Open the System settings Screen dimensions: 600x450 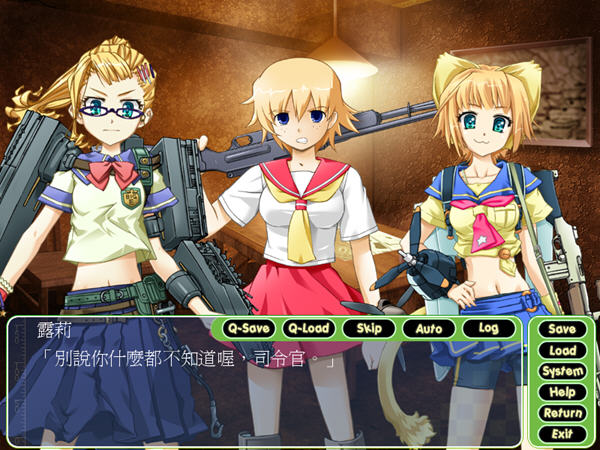(x=562, y=371)
